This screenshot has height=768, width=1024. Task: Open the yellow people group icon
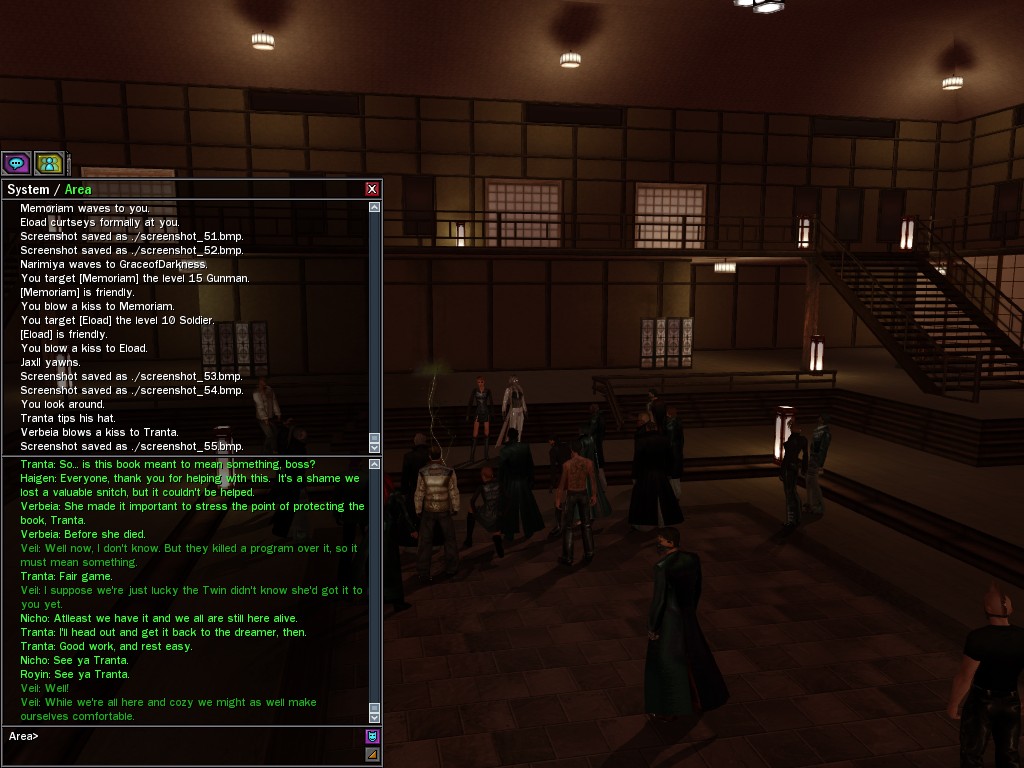[x=49, y=163]
